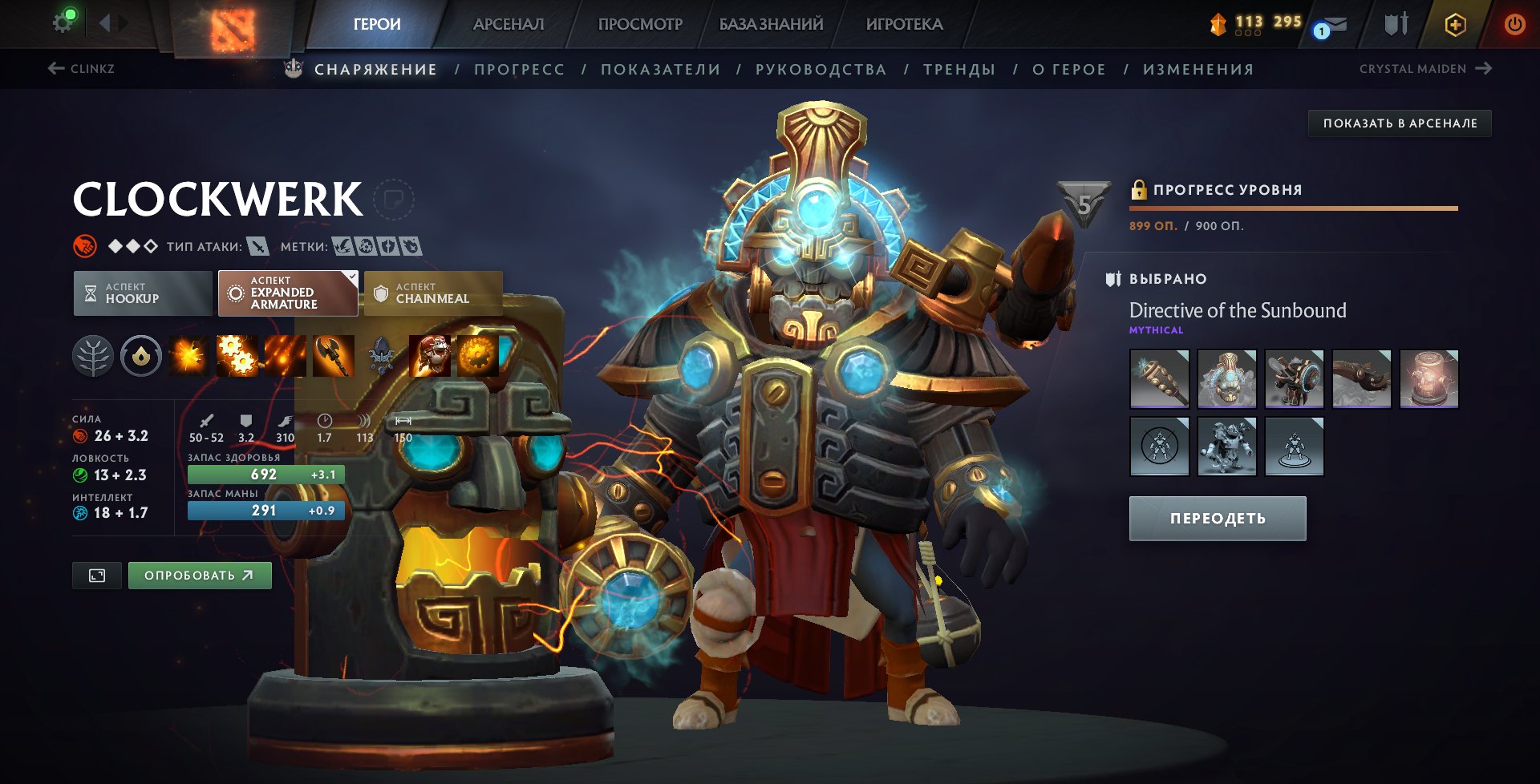Open the ПРОГРЕСС section
This screenshot has width=1540, height=784.
coord(518,69)
